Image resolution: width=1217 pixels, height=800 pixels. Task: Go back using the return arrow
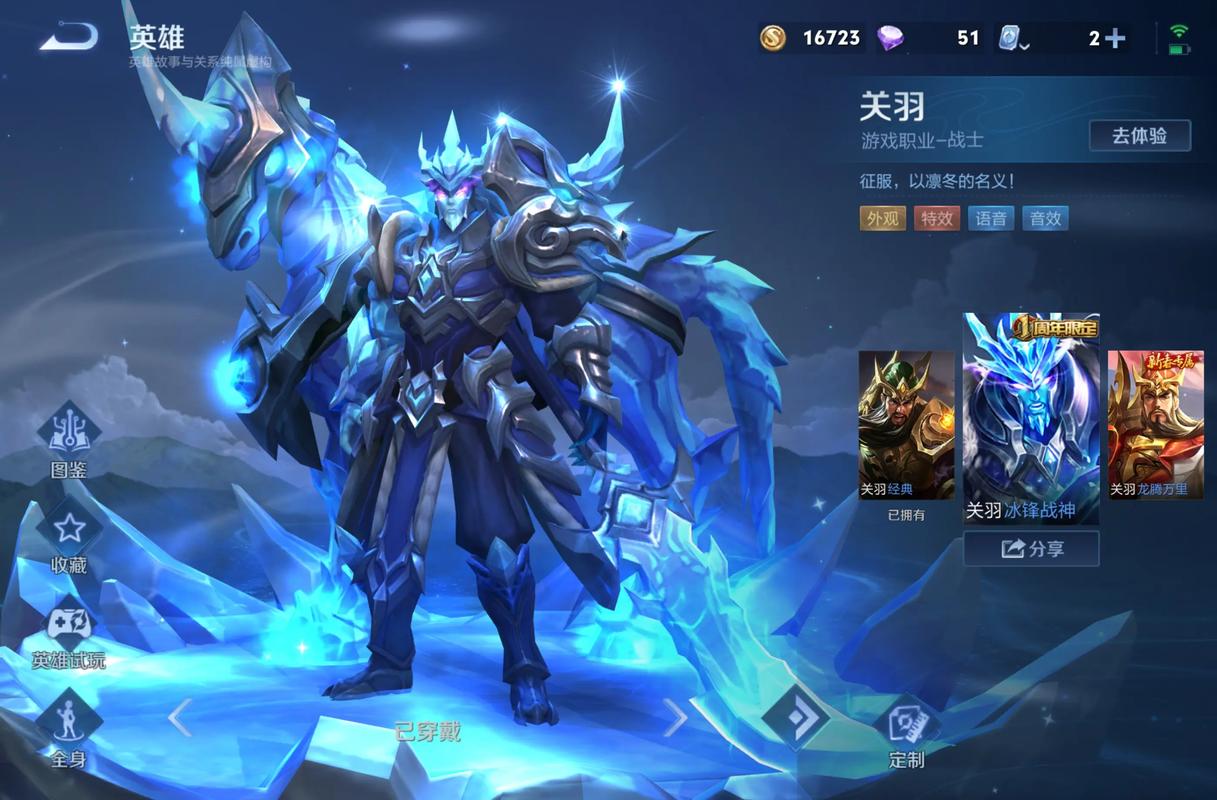pyautogui.click(x=68, y=38)
